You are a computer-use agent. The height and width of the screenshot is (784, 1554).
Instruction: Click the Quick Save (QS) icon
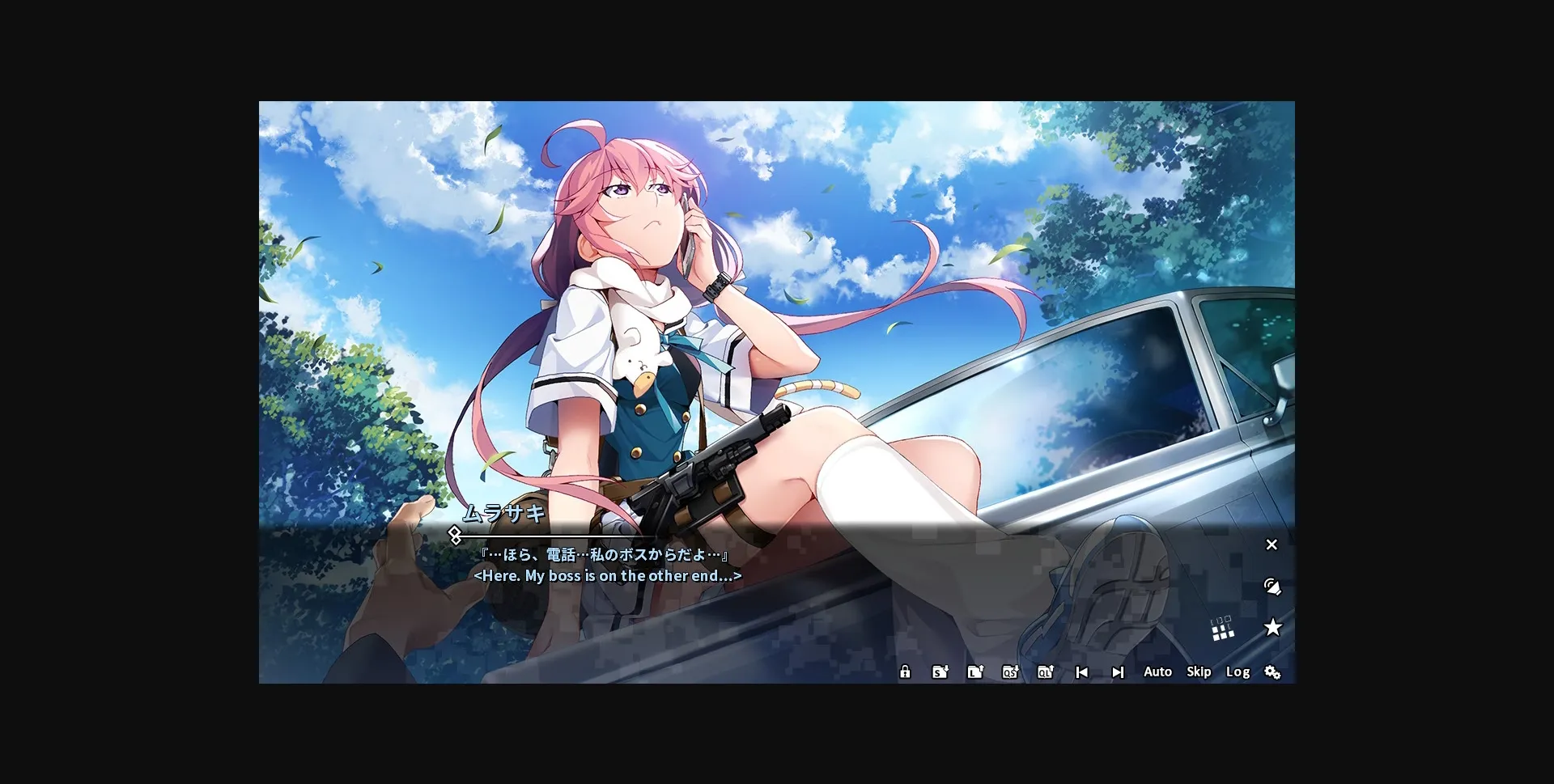click(1009, 672)
